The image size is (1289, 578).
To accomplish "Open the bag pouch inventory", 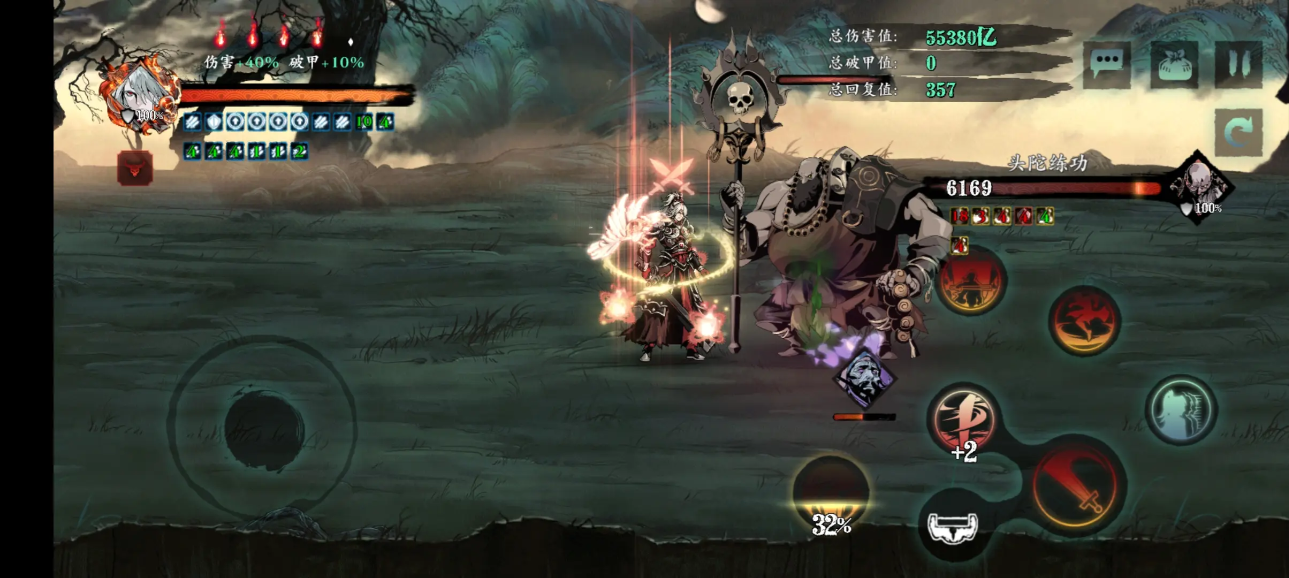I will tap(1174, 65).
